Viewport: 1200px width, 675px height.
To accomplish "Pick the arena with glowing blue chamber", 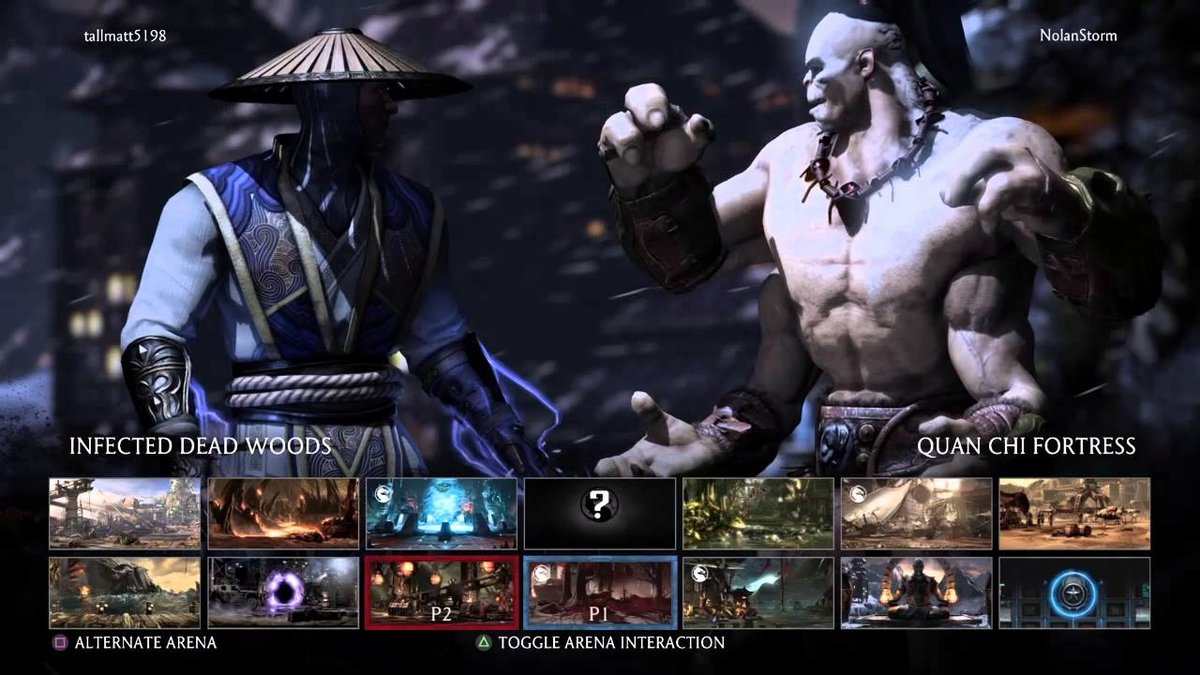I will (x=441, y=513).
